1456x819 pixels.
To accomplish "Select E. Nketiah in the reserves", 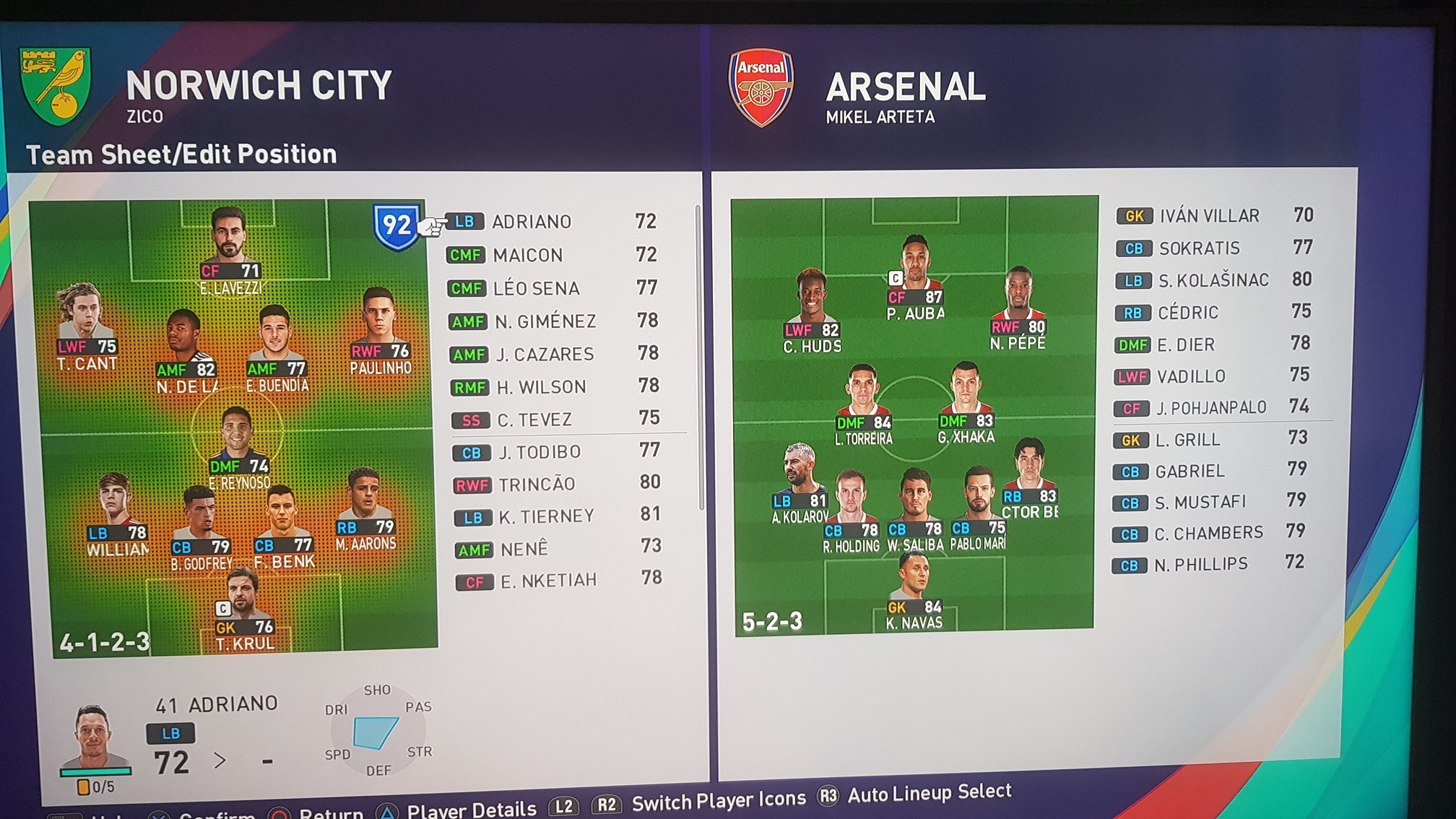I will [x=548, y=581].
